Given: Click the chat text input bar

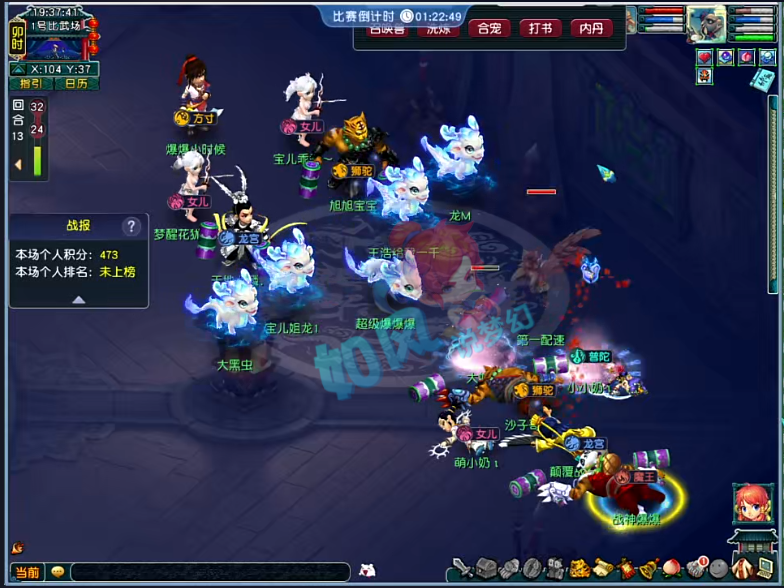Looking at the screenshot, I should coord(210,572).
